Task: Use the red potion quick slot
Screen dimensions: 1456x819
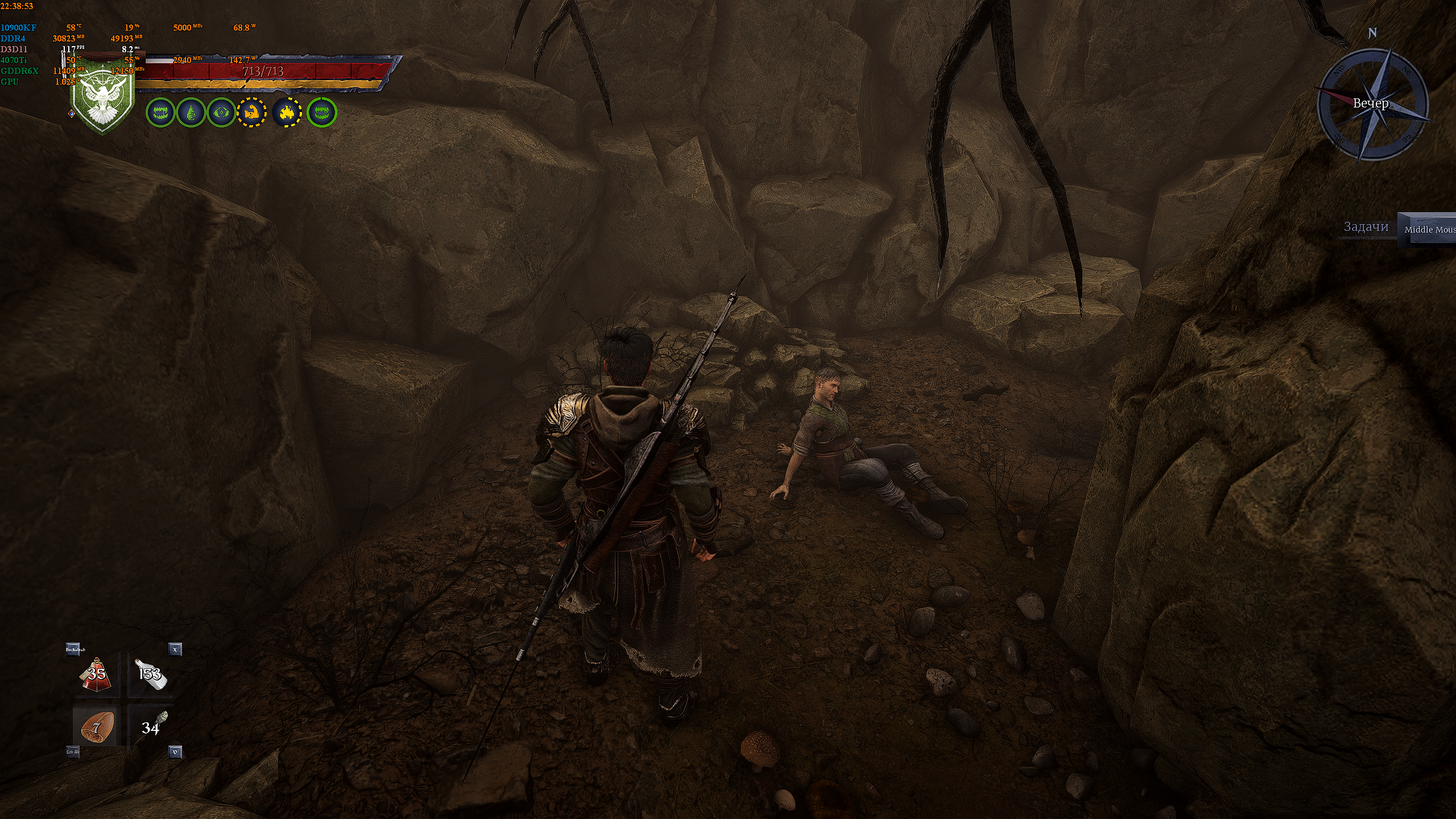Action: (96, 675)
